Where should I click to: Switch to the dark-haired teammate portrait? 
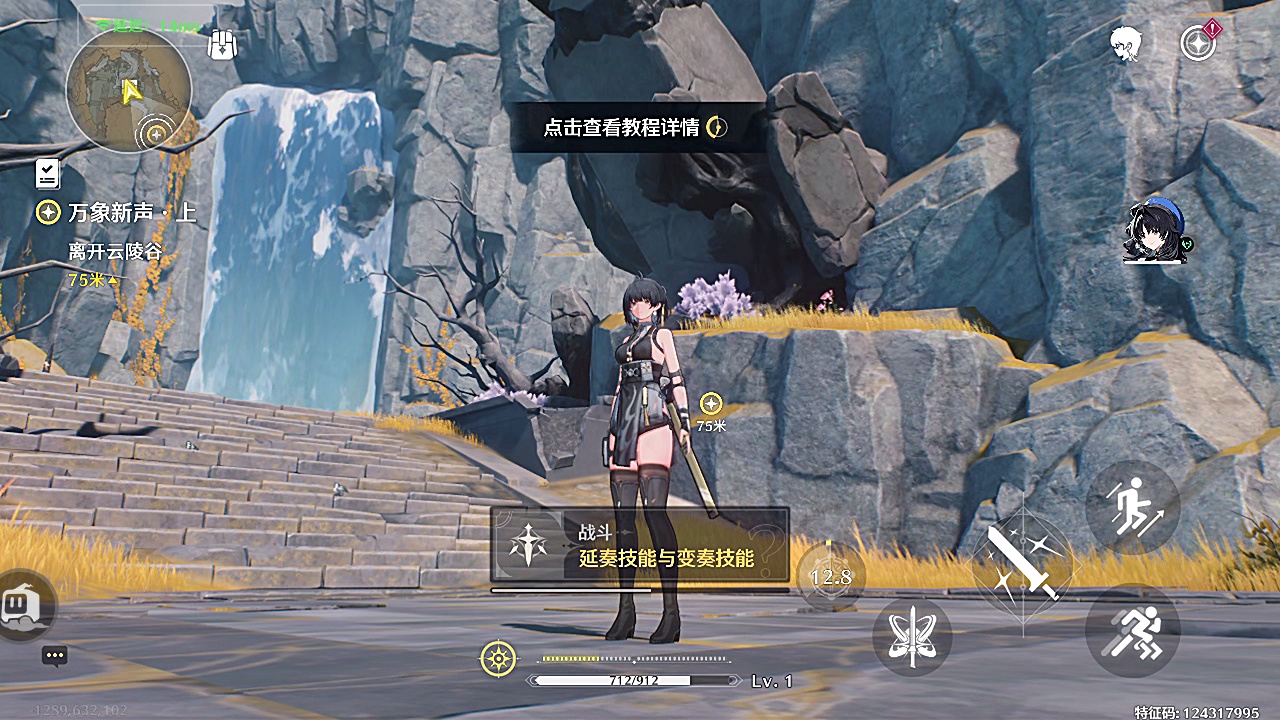(1155, 232)
